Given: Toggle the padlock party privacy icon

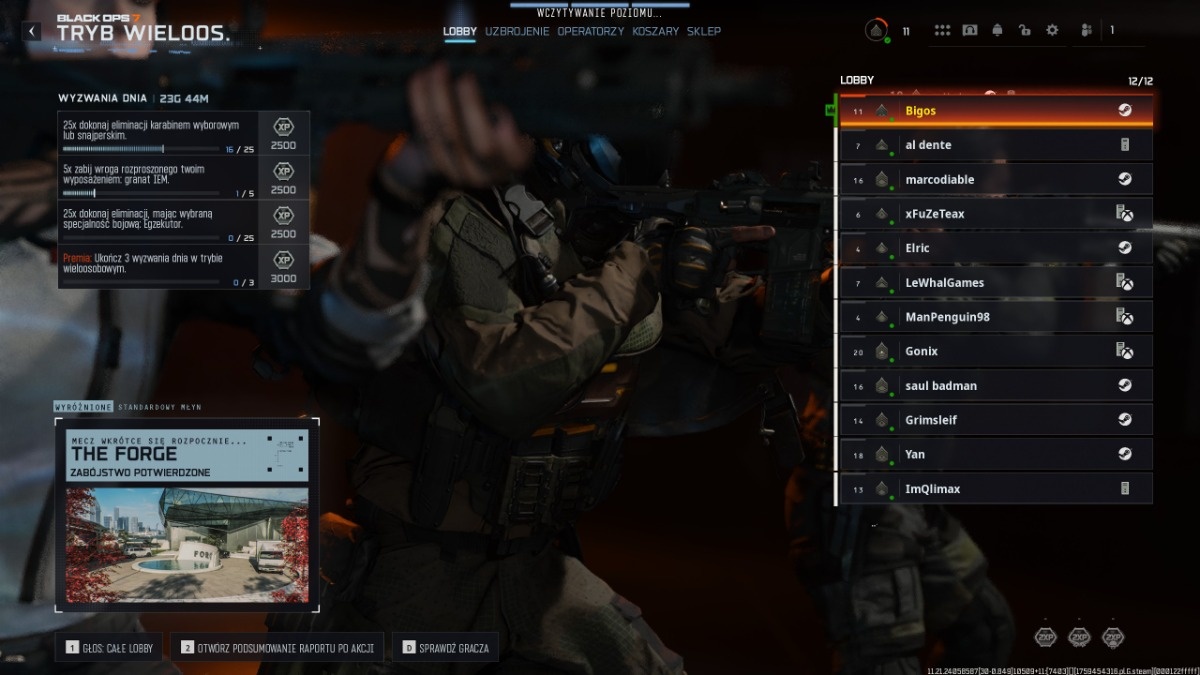Looking at the screenshot, I should pyautogui.click(x=1024, y=31).
